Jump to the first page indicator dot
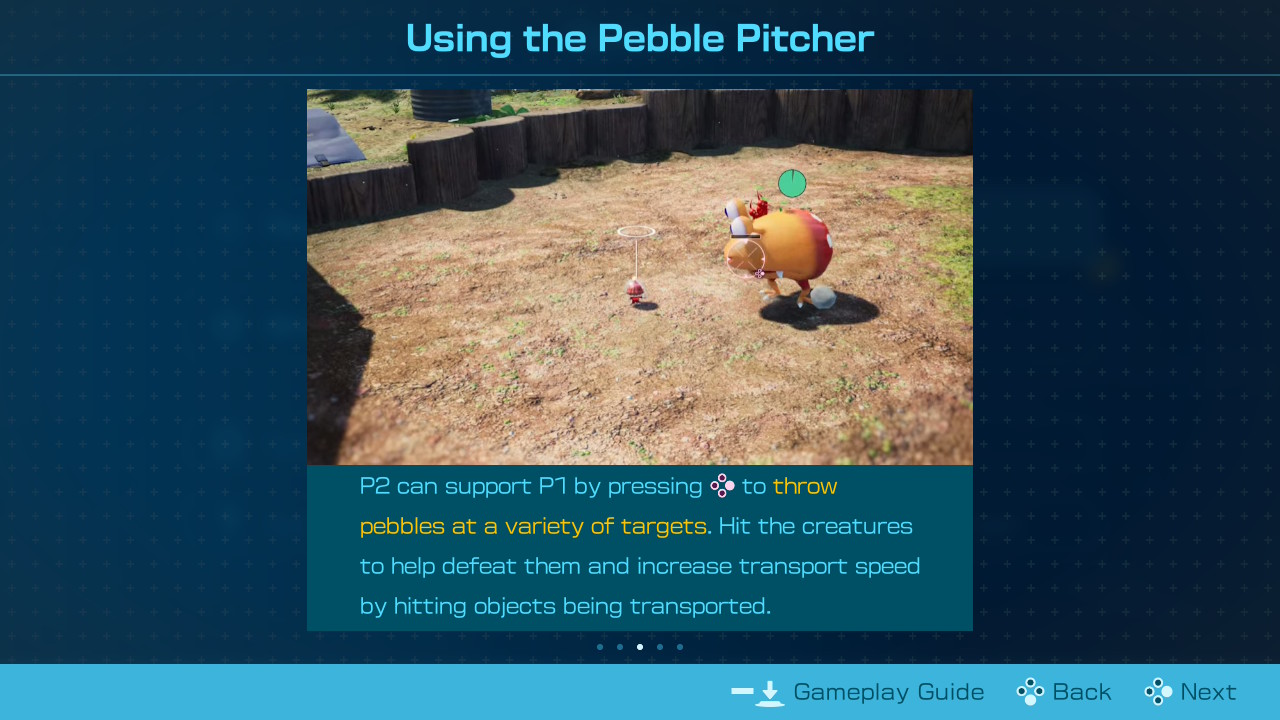 pyautogui.click(x=600, y=647)
